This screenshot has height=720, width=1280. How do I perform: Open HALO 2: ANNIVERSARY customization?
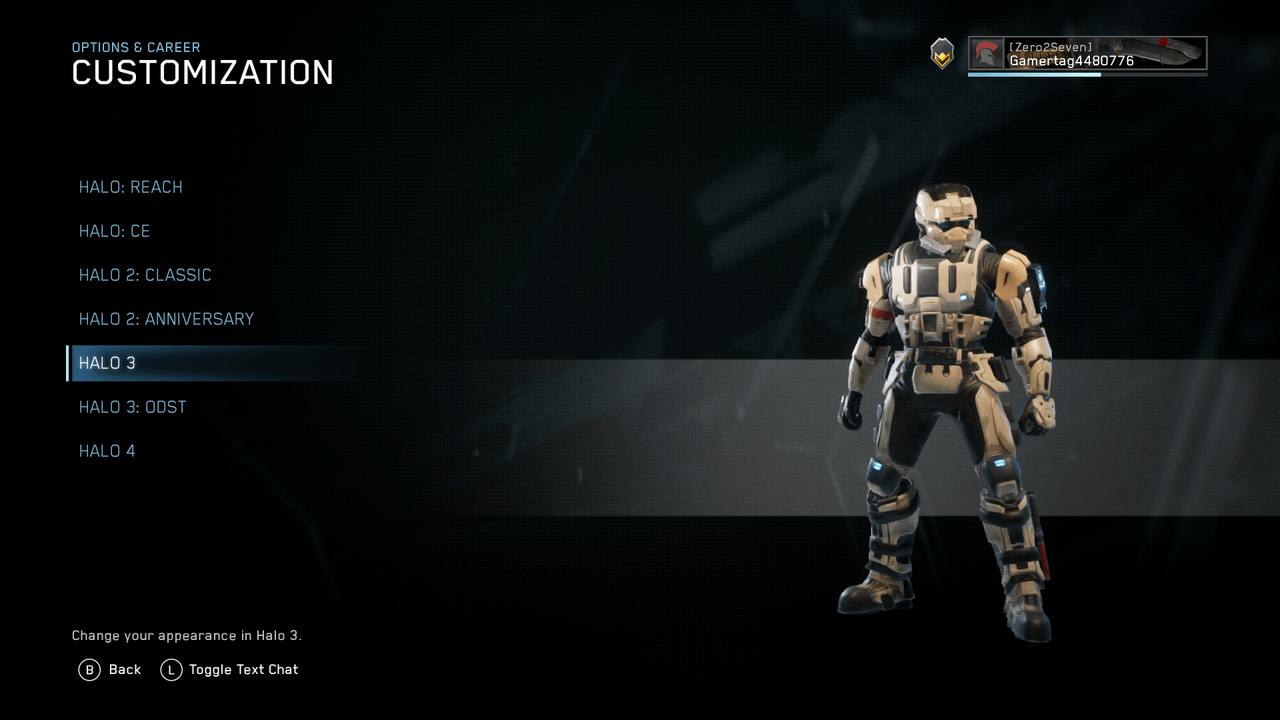pos(166,319)
